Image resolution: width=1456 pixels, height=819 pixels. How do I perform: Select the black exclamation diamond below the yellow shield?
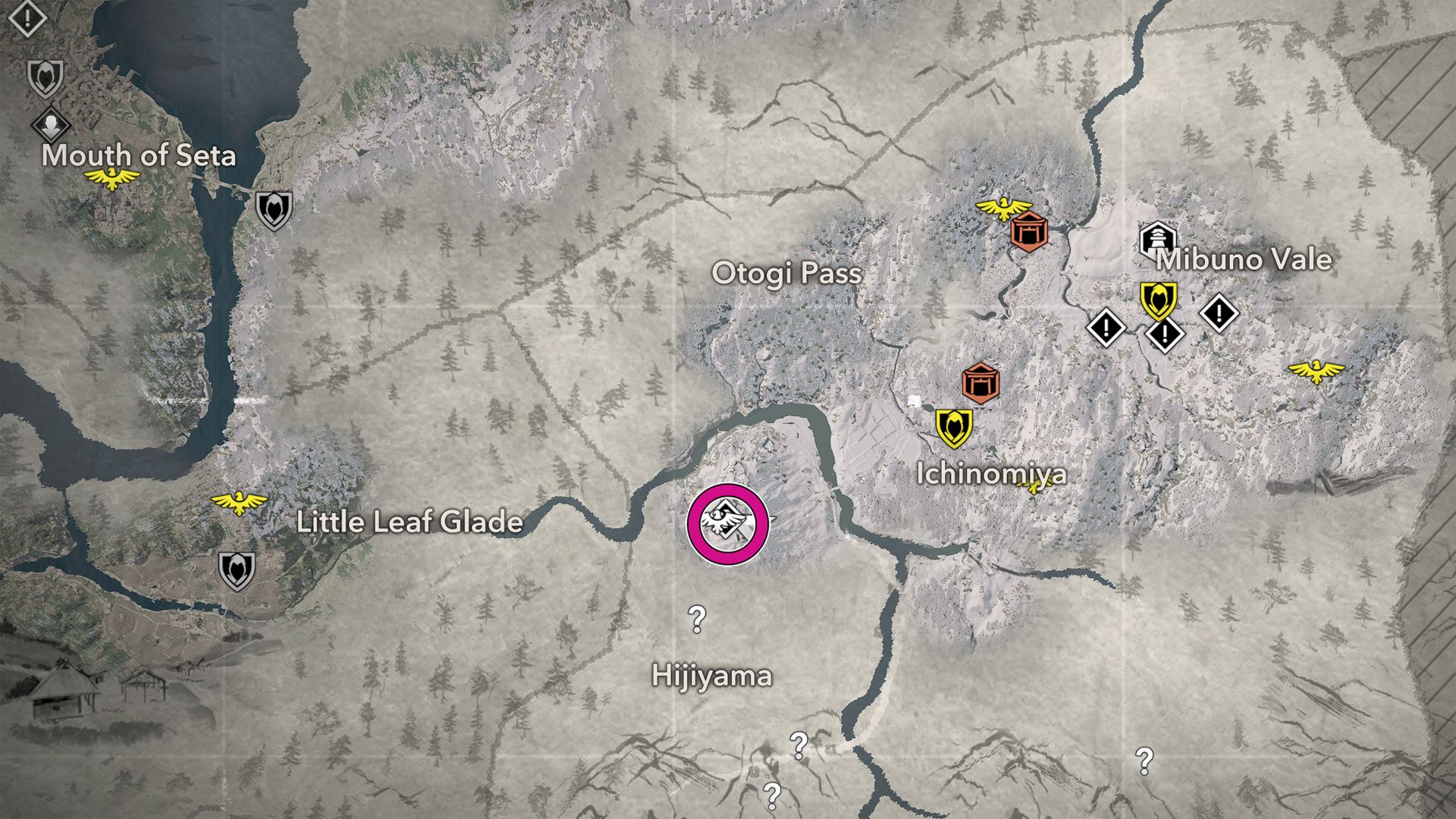pos(1164,334)
